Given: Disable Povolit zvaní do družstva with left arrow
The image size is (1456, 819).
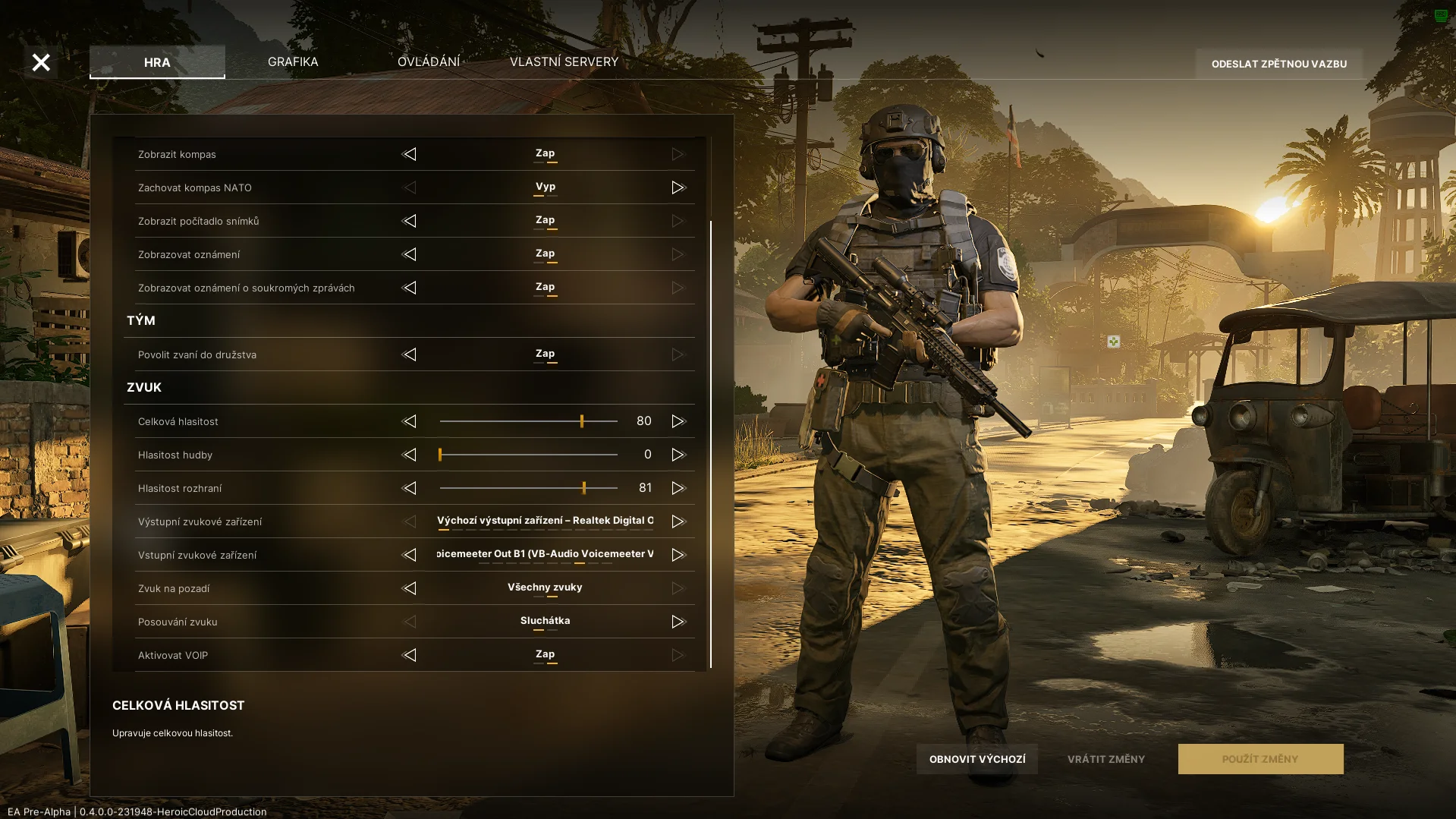Looking at the screenshot, I should pos(409,354).
